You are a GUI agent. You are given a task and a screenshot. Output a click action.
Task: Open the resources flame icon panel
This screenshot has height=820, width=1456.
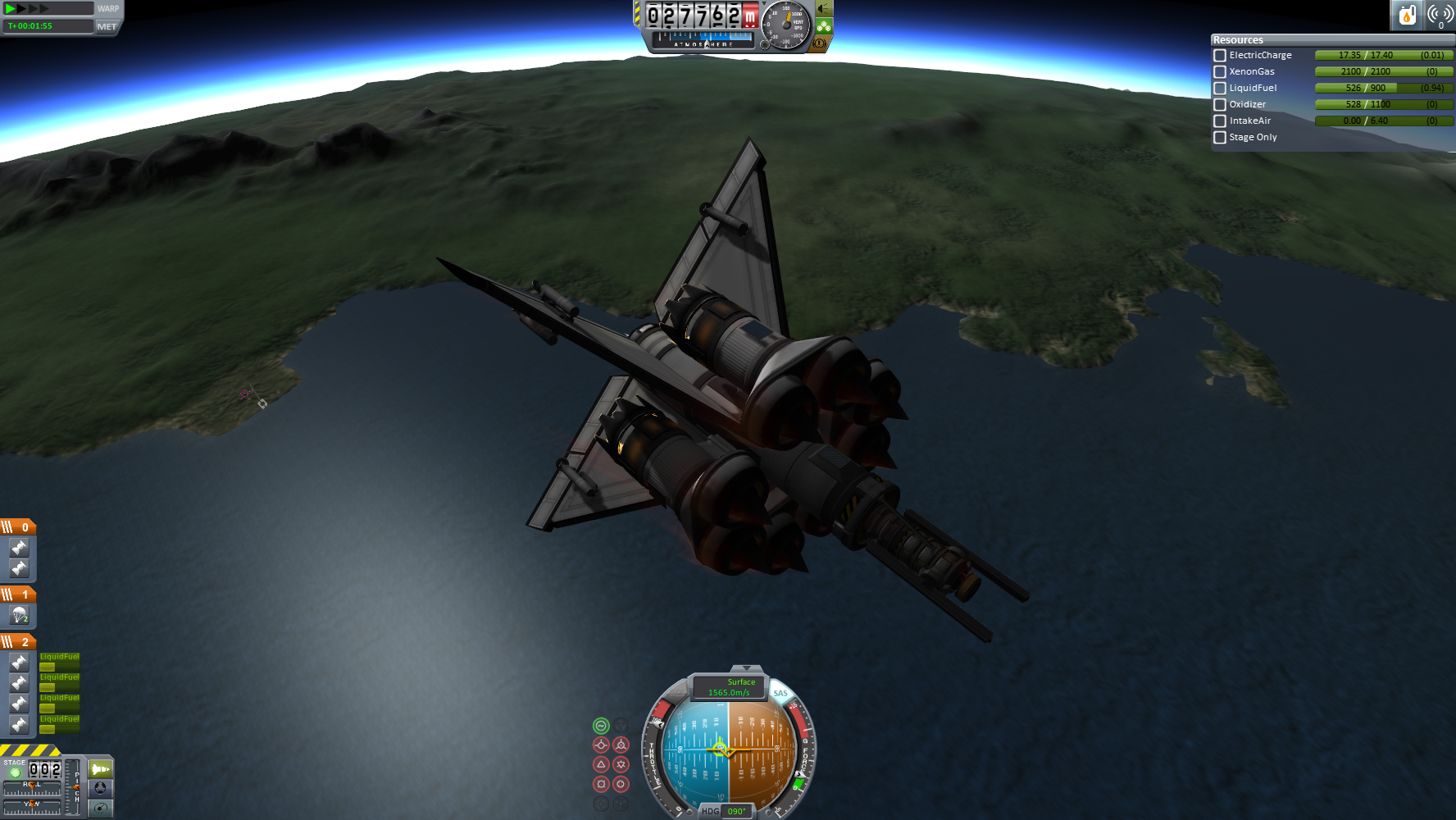[x=1407, y=15]
